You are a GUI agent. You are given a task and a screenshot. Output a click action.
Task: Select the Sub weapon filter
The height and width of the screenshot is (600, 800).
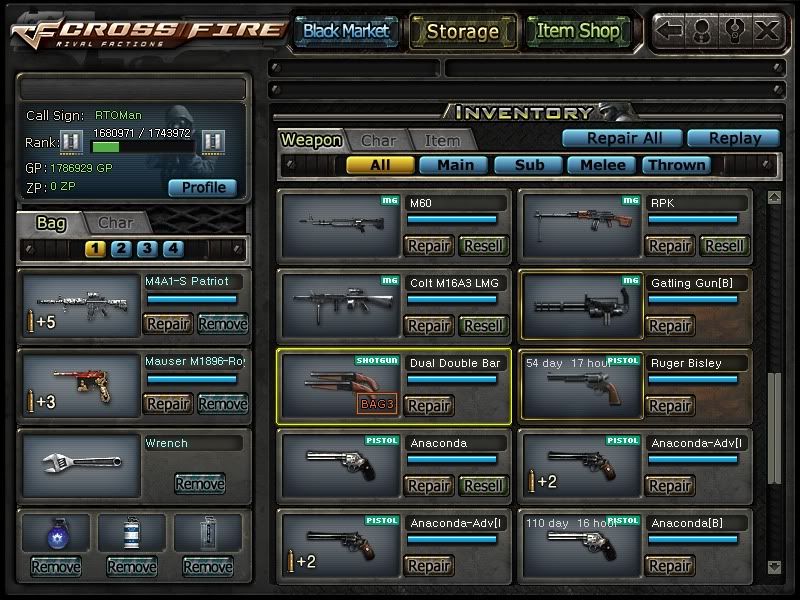coord(527,165)
